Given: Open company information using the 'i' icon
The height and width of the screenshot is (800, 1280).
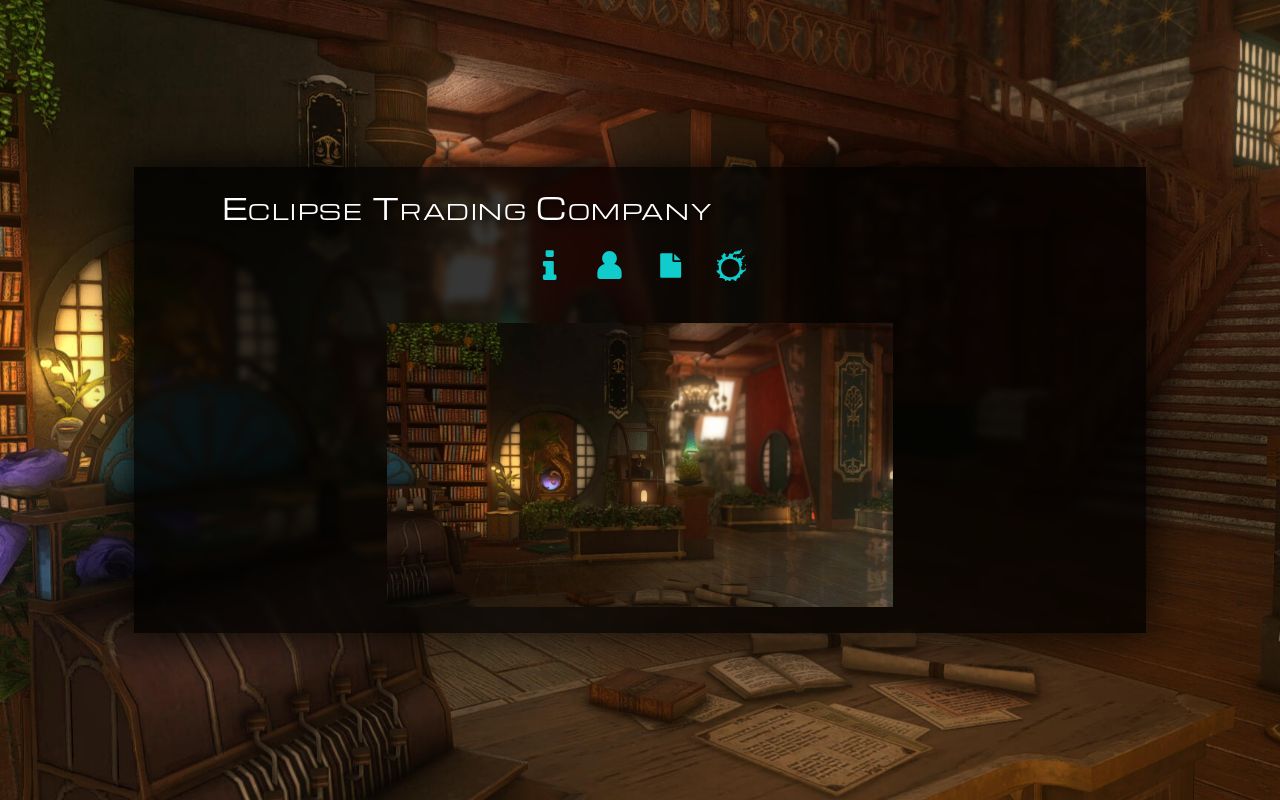Looking at the screenshot, I should pyautogui.click(x=549, y=266).
